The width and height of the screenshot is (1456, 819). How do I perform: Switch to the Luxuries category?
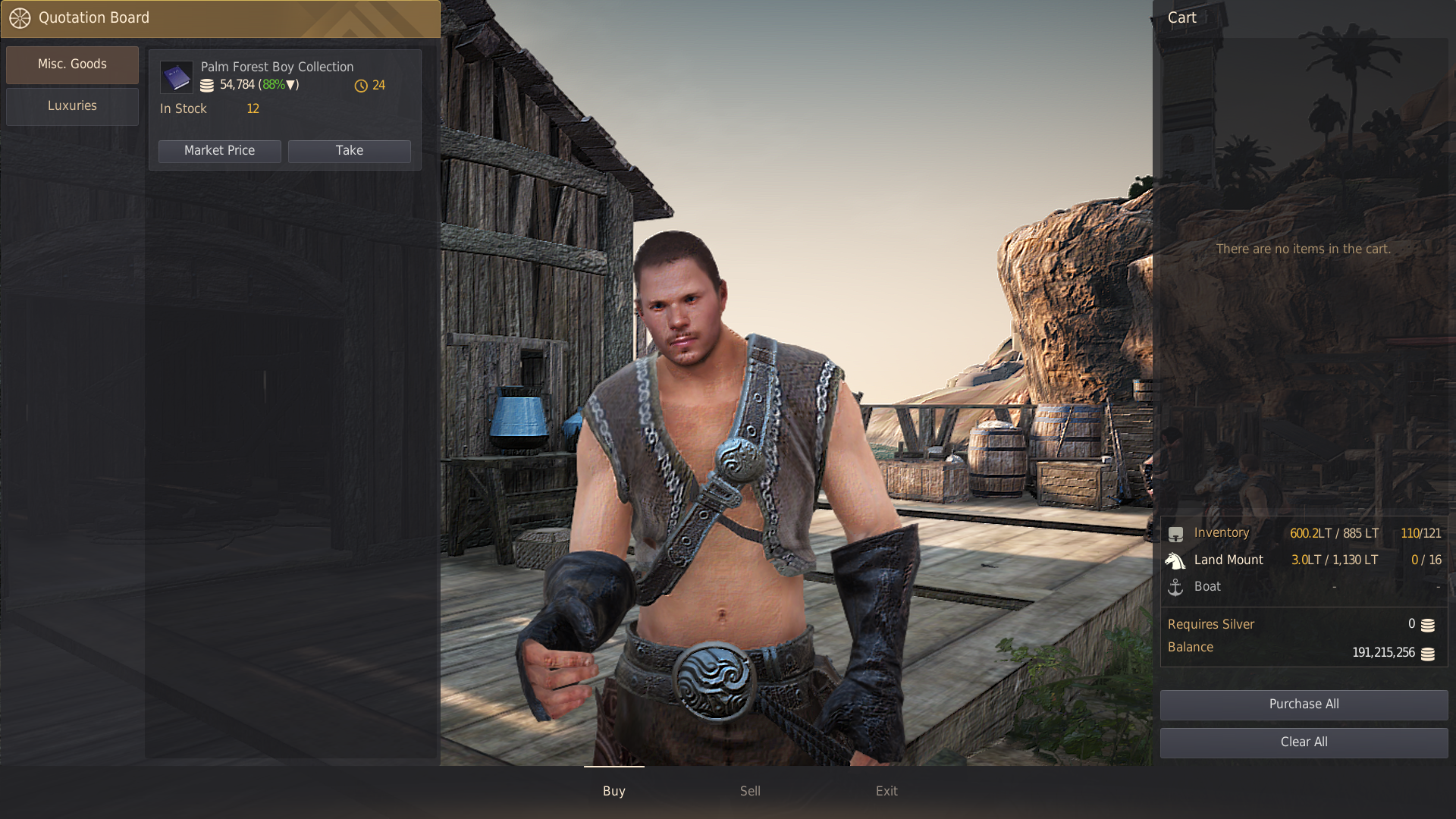click(72, 106)
